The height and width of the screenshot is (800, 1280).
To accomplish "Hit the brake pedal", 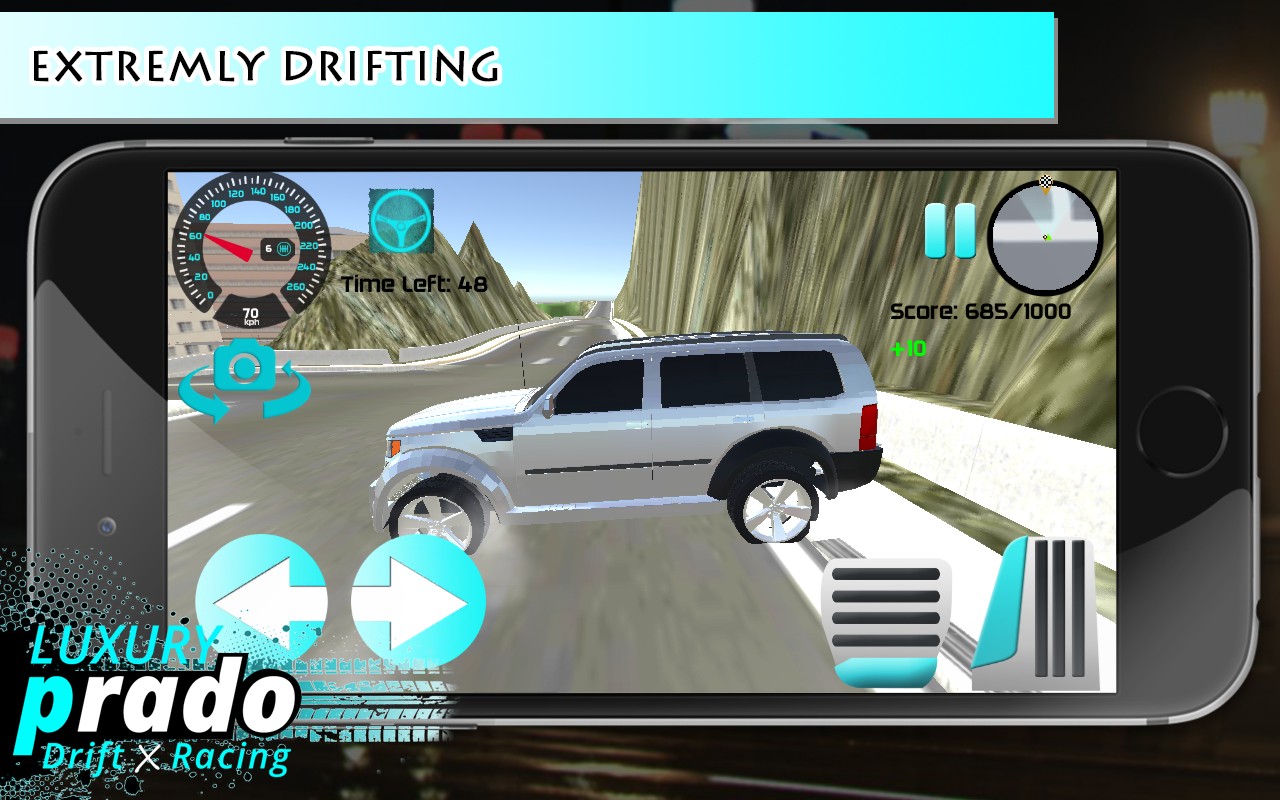I will tap(880, 622).
